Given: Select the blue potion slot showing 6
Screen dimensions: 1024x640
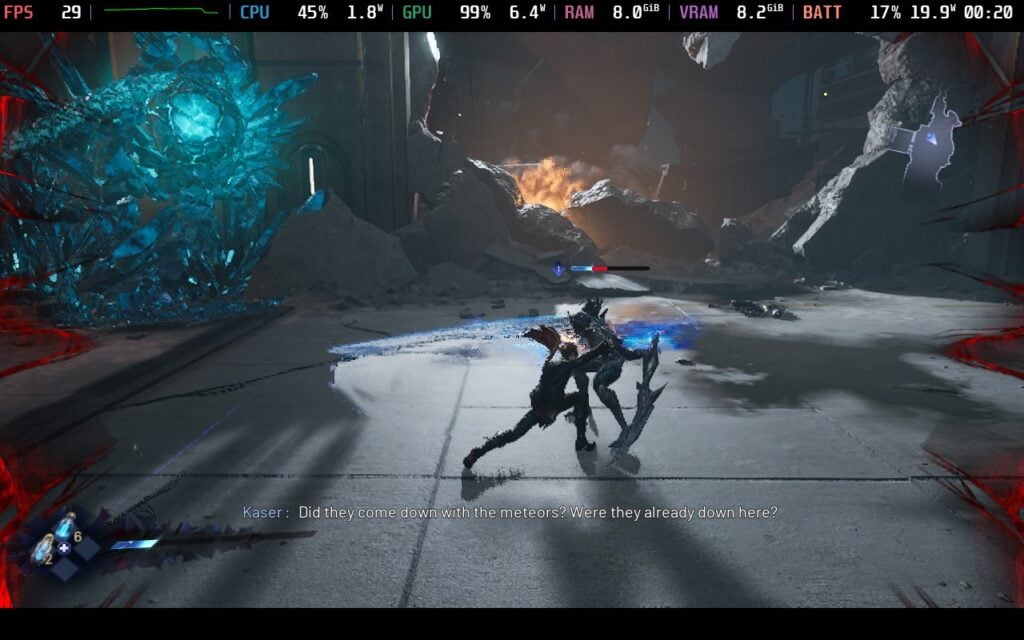Looking at the screenshot, I should 66,526.
